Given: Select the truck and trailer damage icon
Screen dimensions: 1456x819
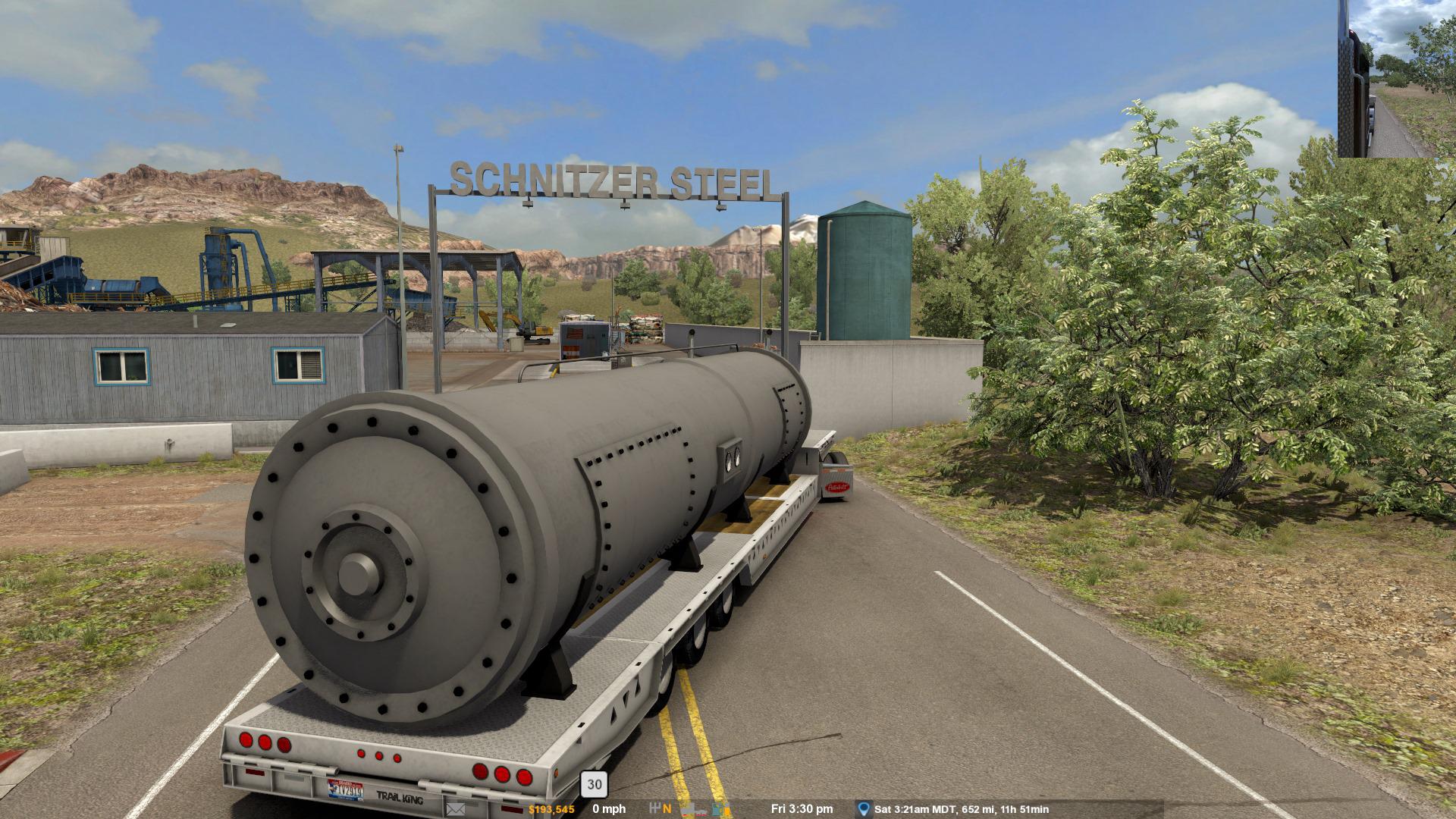Looking at the screenshot, I should tap(693, 809).
